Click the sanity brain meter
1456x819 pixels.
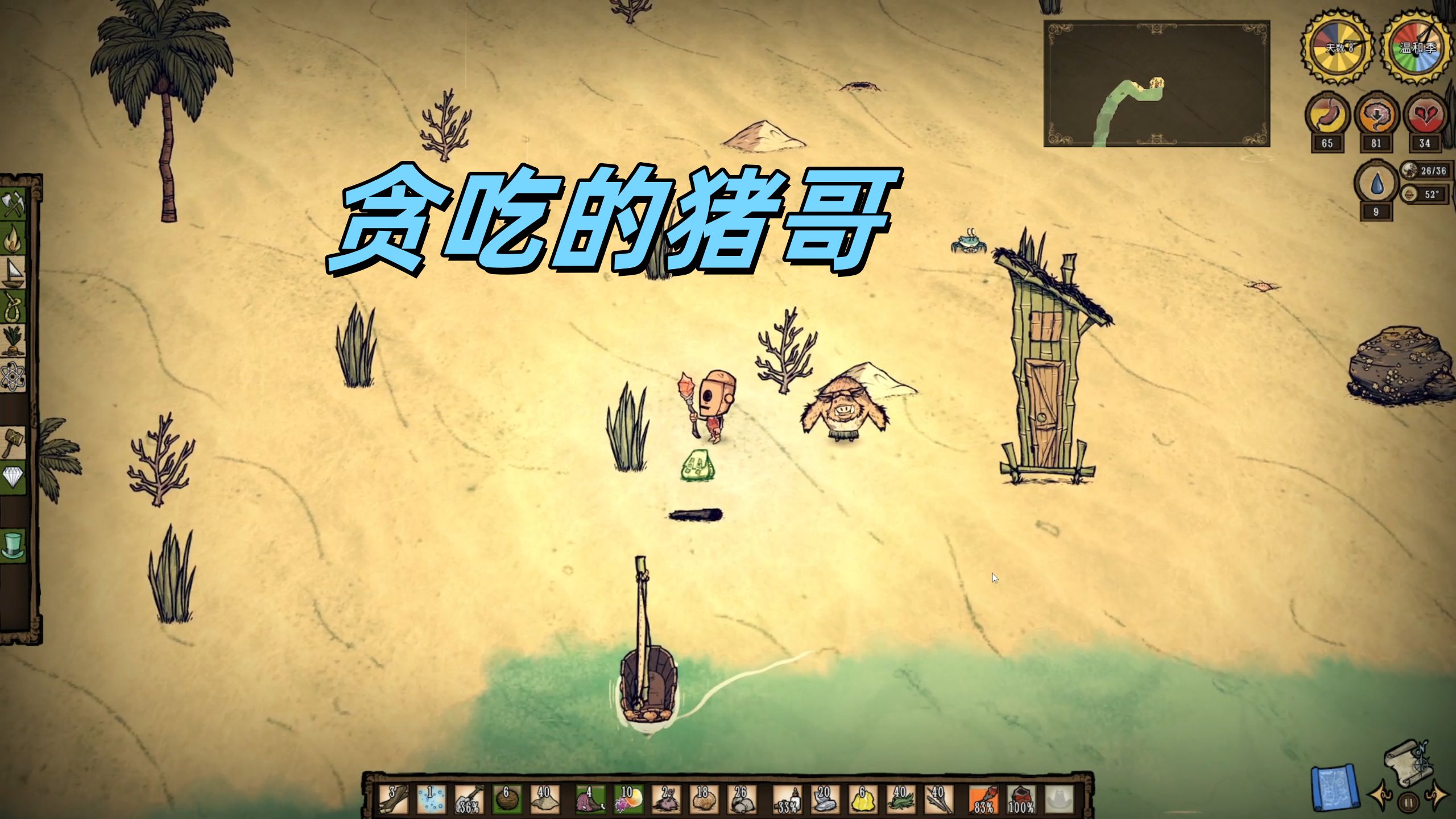click(x=1376, y=114)
